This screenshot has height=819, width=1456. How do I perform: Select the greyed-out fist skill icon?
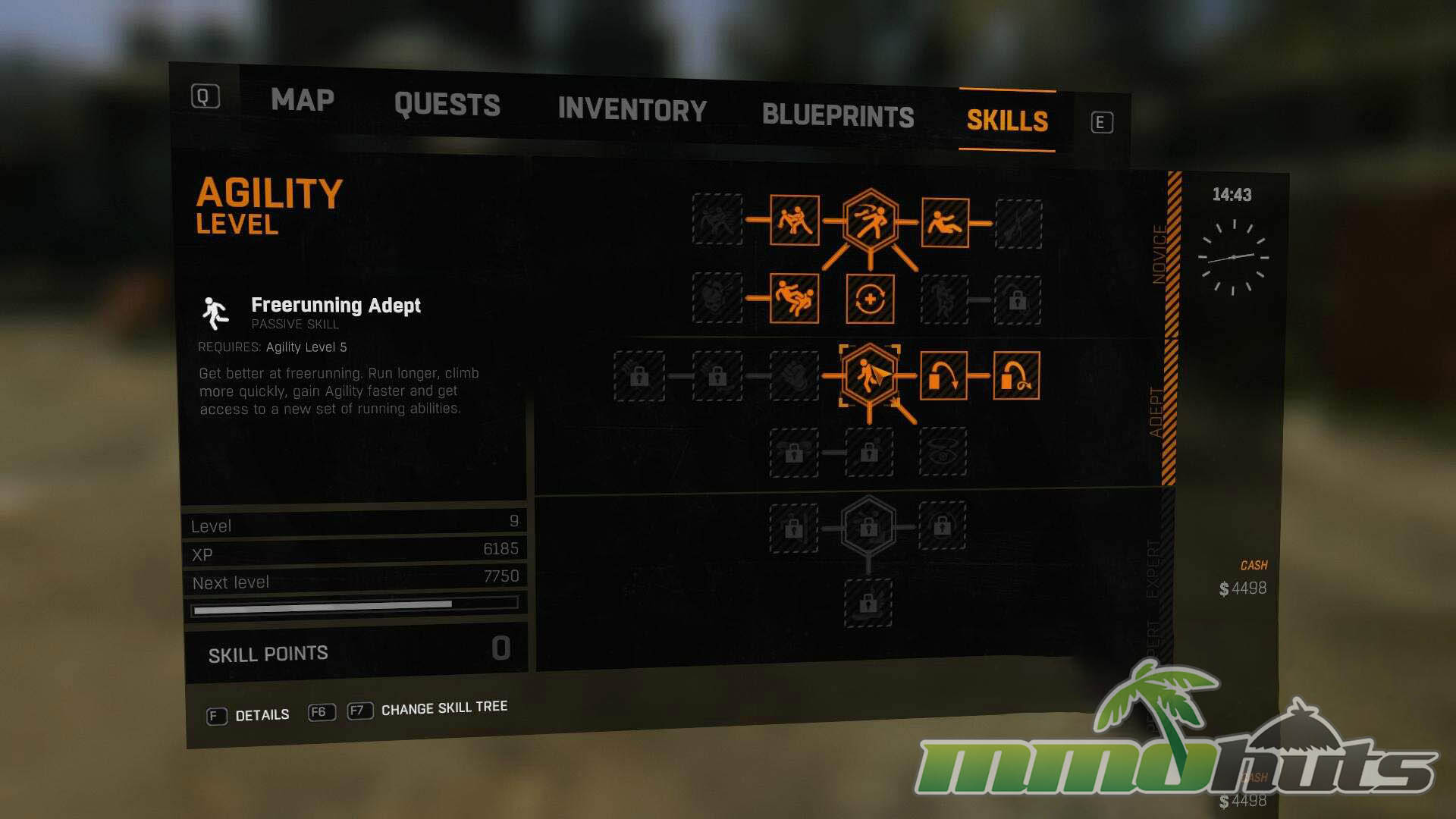(x=794, y=375)
